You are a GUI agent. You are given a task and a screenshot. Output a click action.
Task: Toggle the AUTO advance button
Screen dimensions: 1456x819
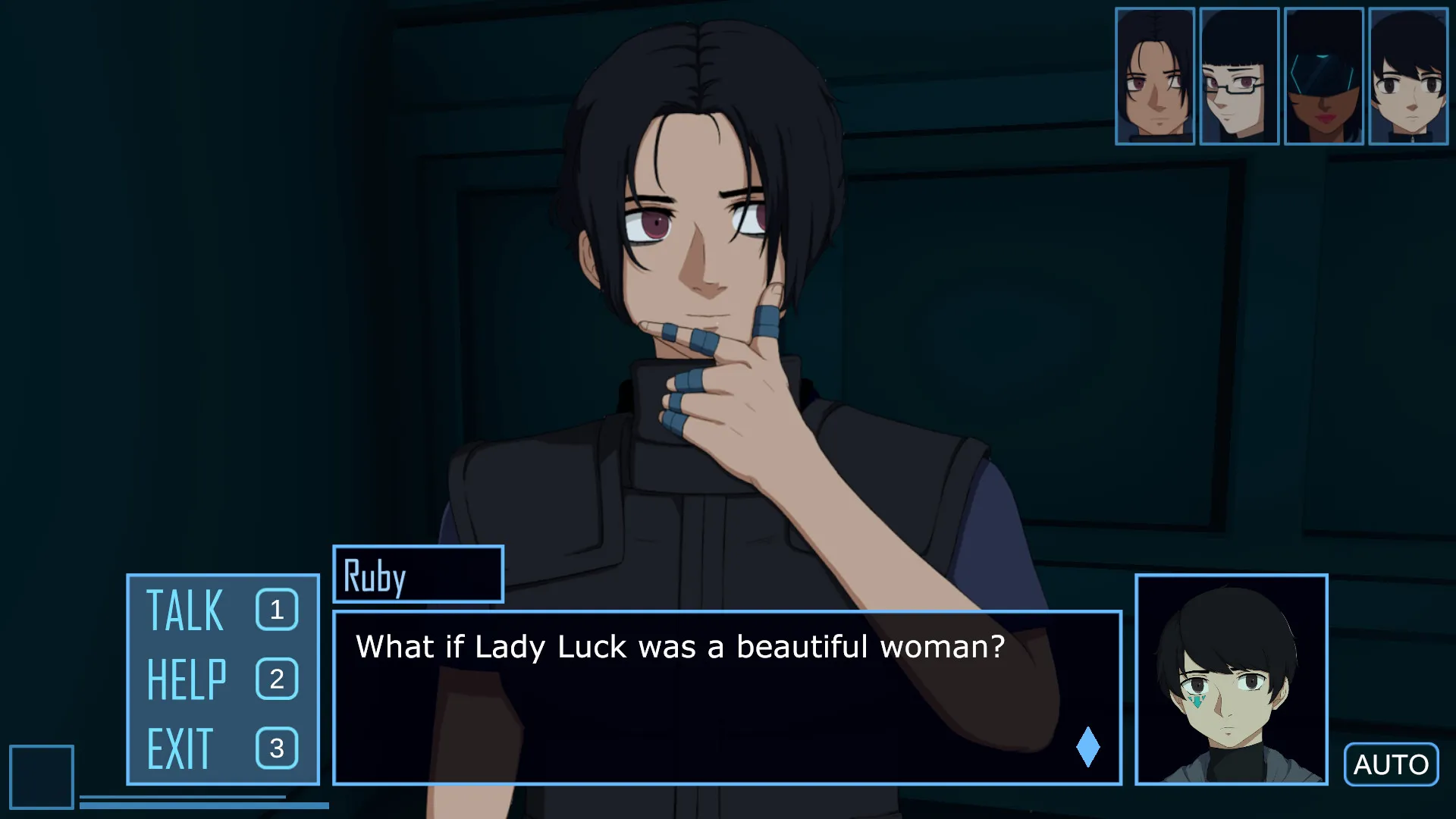point(1391,764)
